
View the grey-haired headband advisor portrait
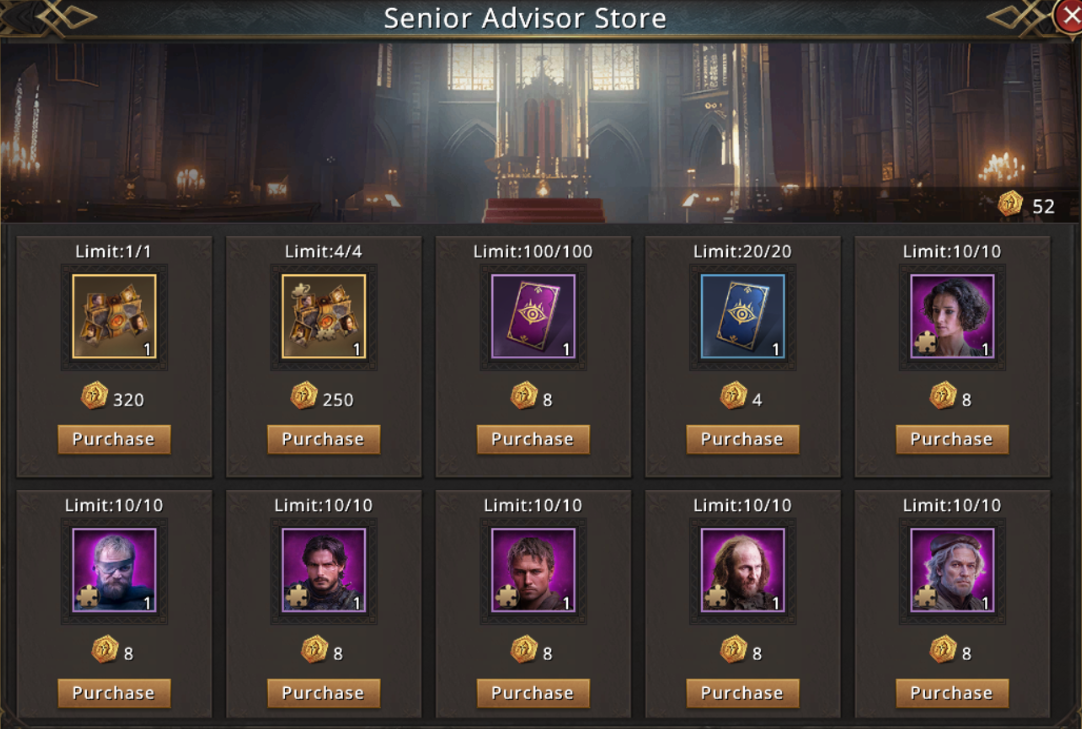tap(951, 570)
